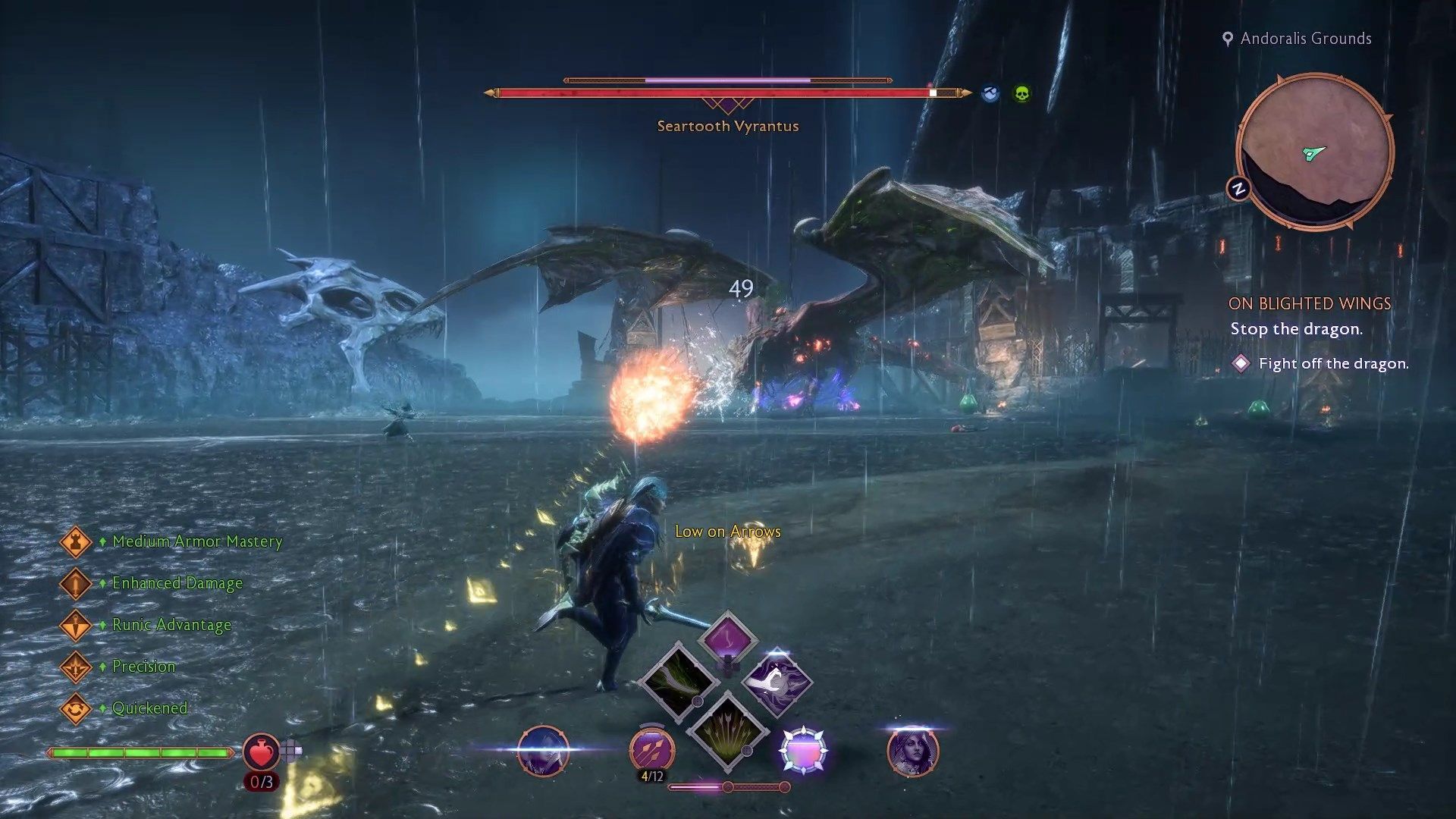Open the circular minimap
Screen dimensions: 1456x819
pyautogui.click(x=1314, y=152)
